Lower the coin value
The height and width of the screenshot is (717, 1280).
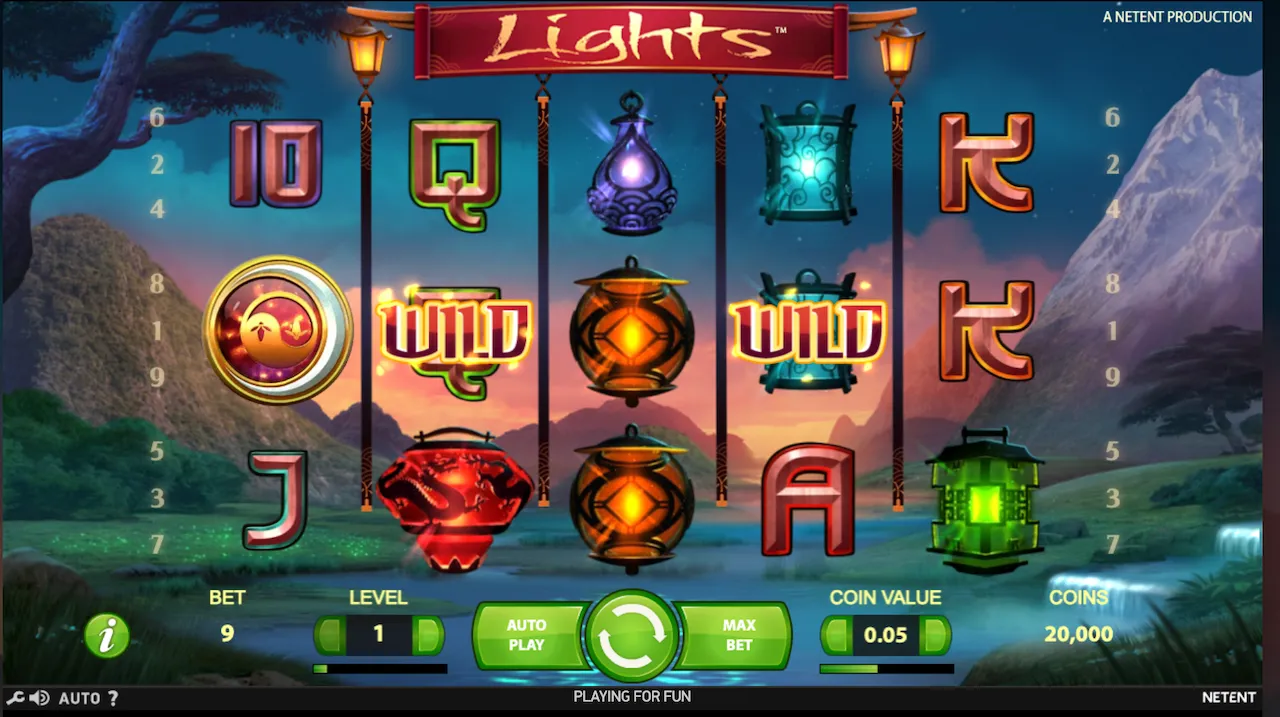pos(836,635)
